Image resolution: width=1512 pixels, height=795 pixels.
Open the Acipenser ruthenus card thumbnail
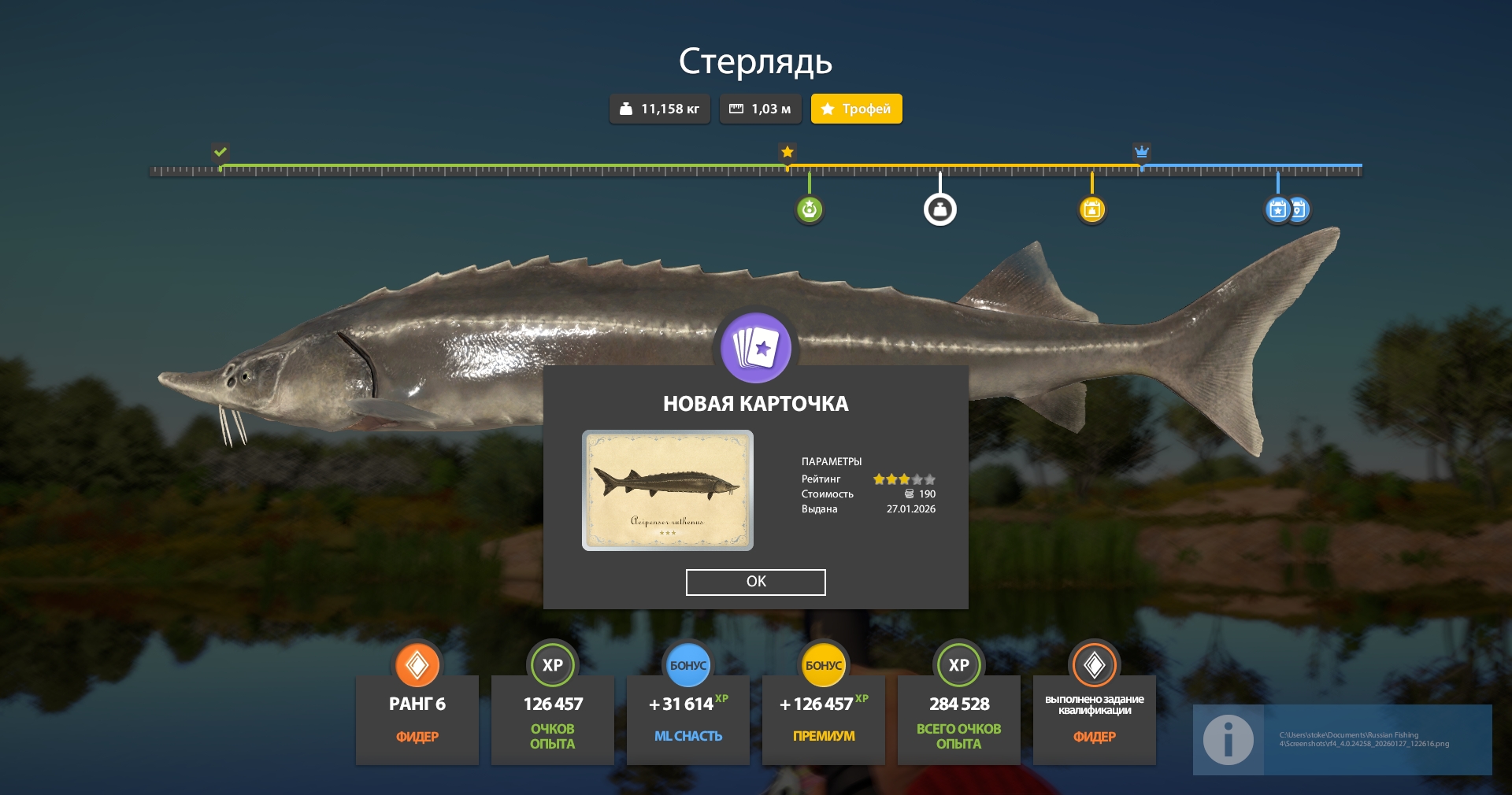click(668, 490)
